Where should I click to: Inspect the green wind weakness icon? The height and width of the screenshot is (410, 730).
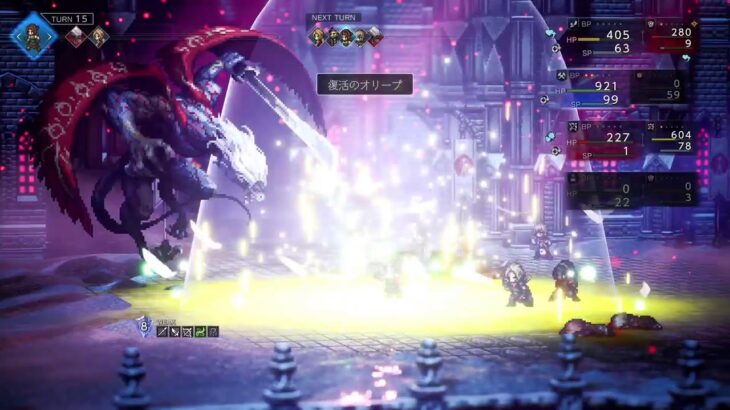coord(198,331)
